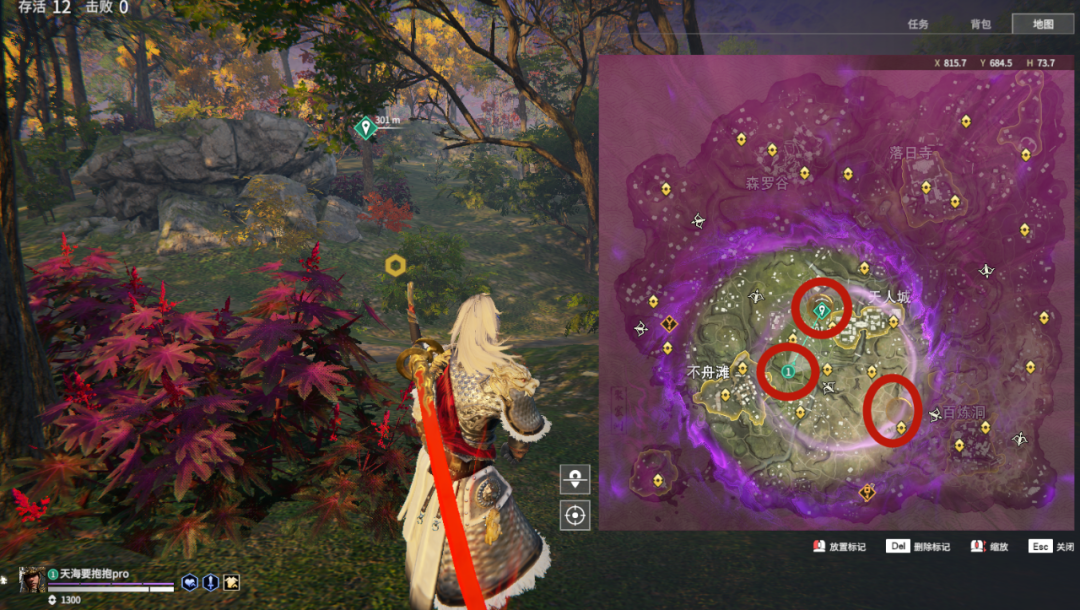Screen dimensions: 1080x610
Task: Select the green player marker numbered 1 on the map
Action: [x=788, y=371]
